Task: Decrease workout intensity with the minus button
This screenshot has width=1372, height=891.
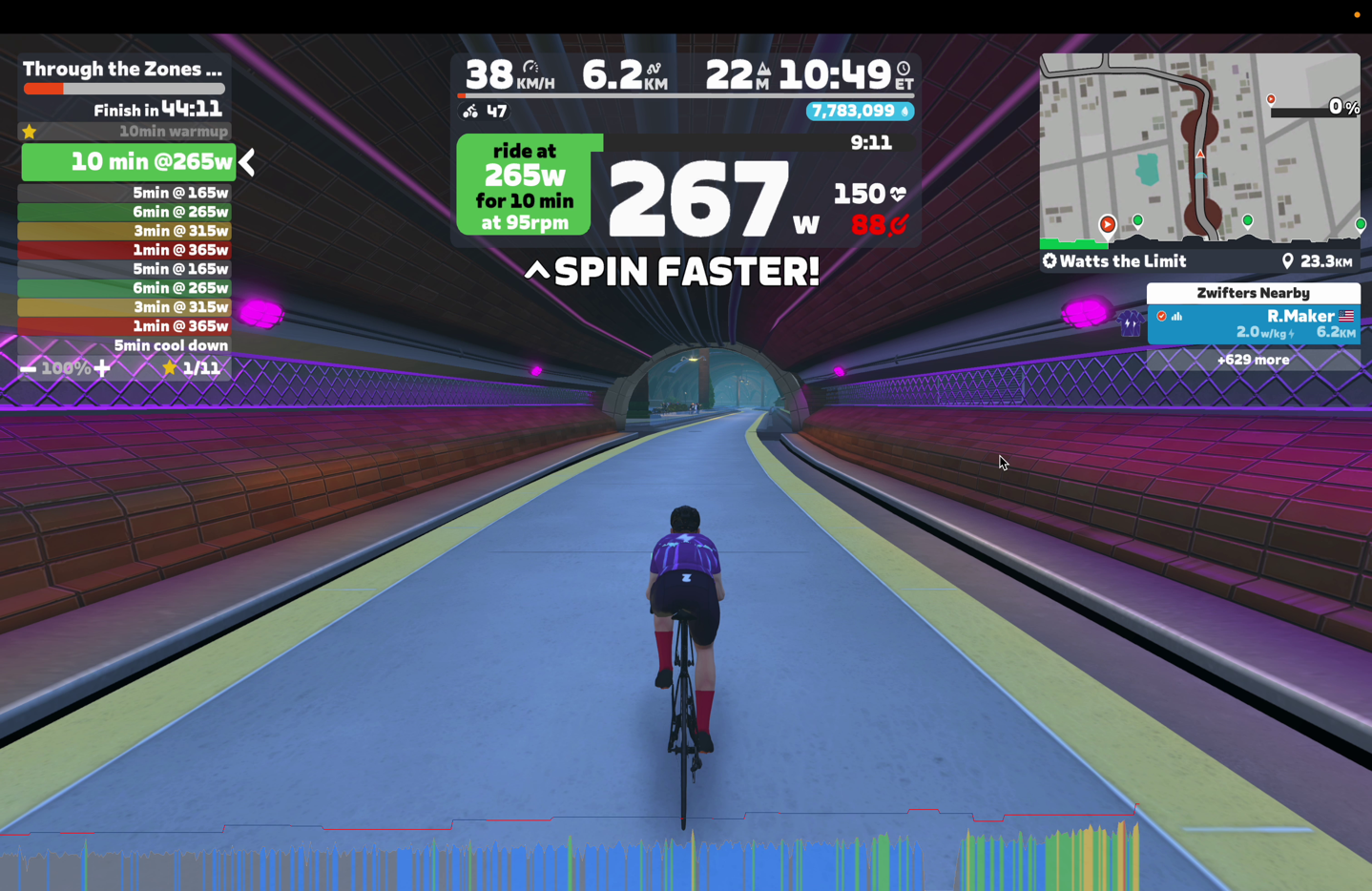Action: pos(29,368)
